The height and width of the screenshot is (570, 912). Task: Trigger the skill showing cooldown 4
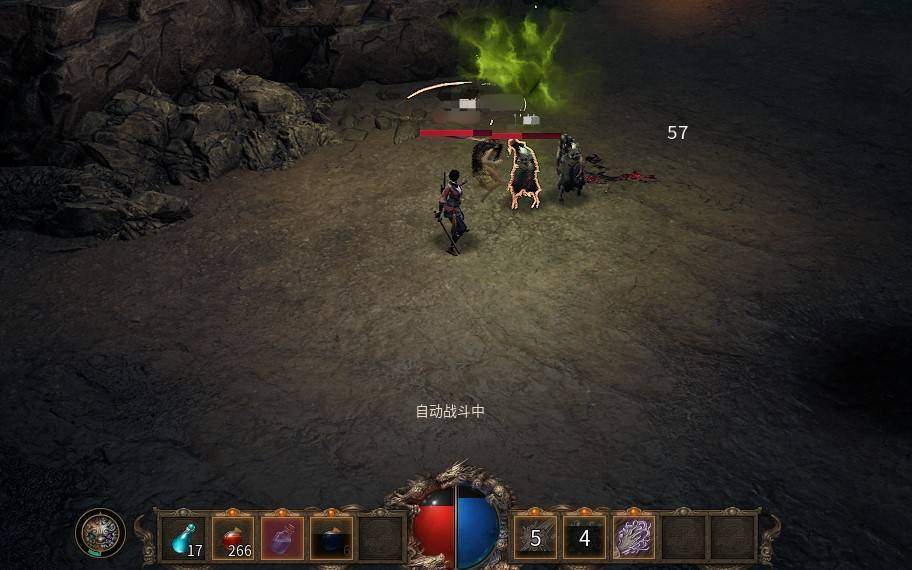[584, 538]
